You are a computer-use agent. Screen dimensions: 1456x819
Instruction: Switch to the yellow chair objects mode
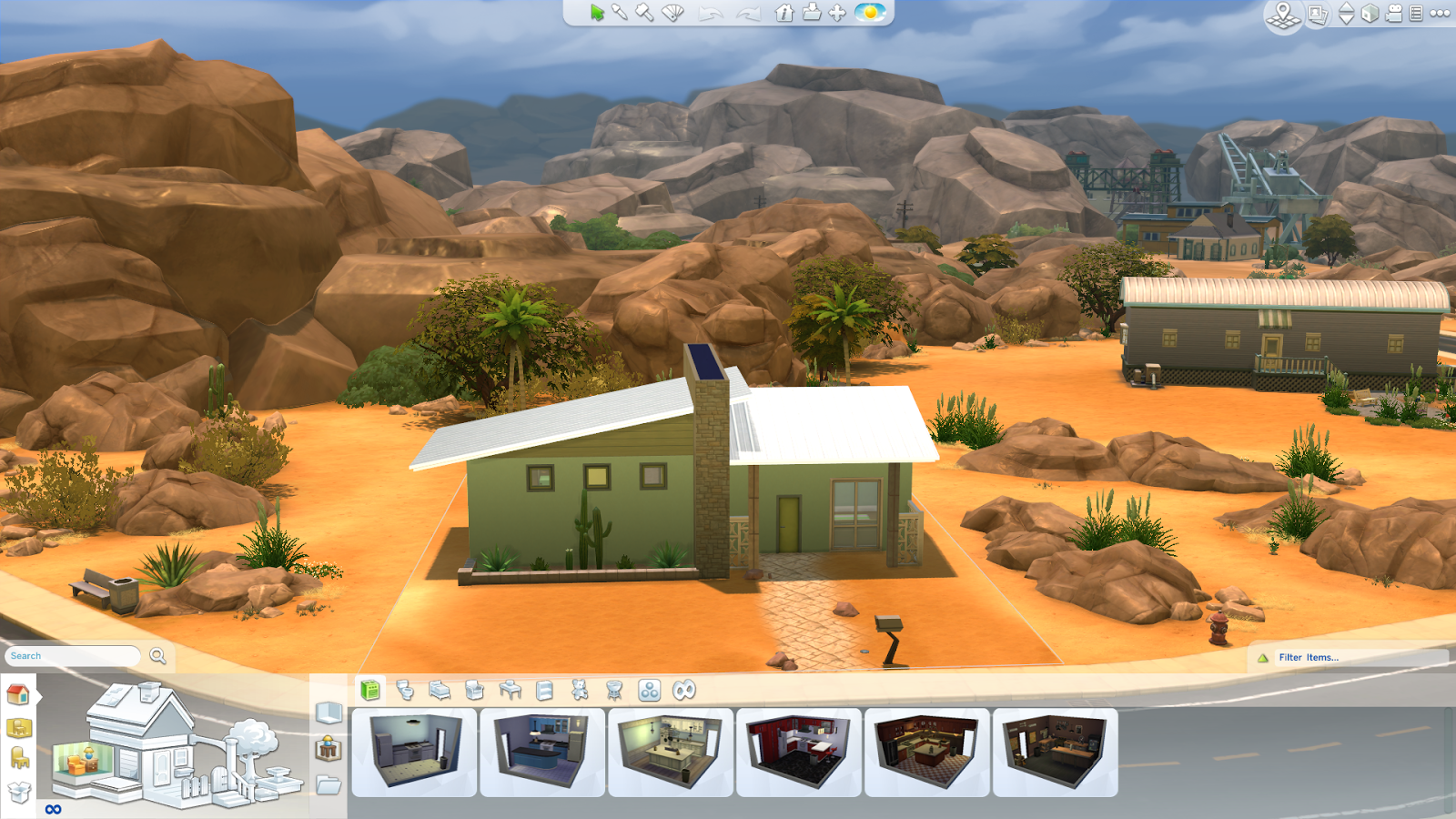point(19,758)
